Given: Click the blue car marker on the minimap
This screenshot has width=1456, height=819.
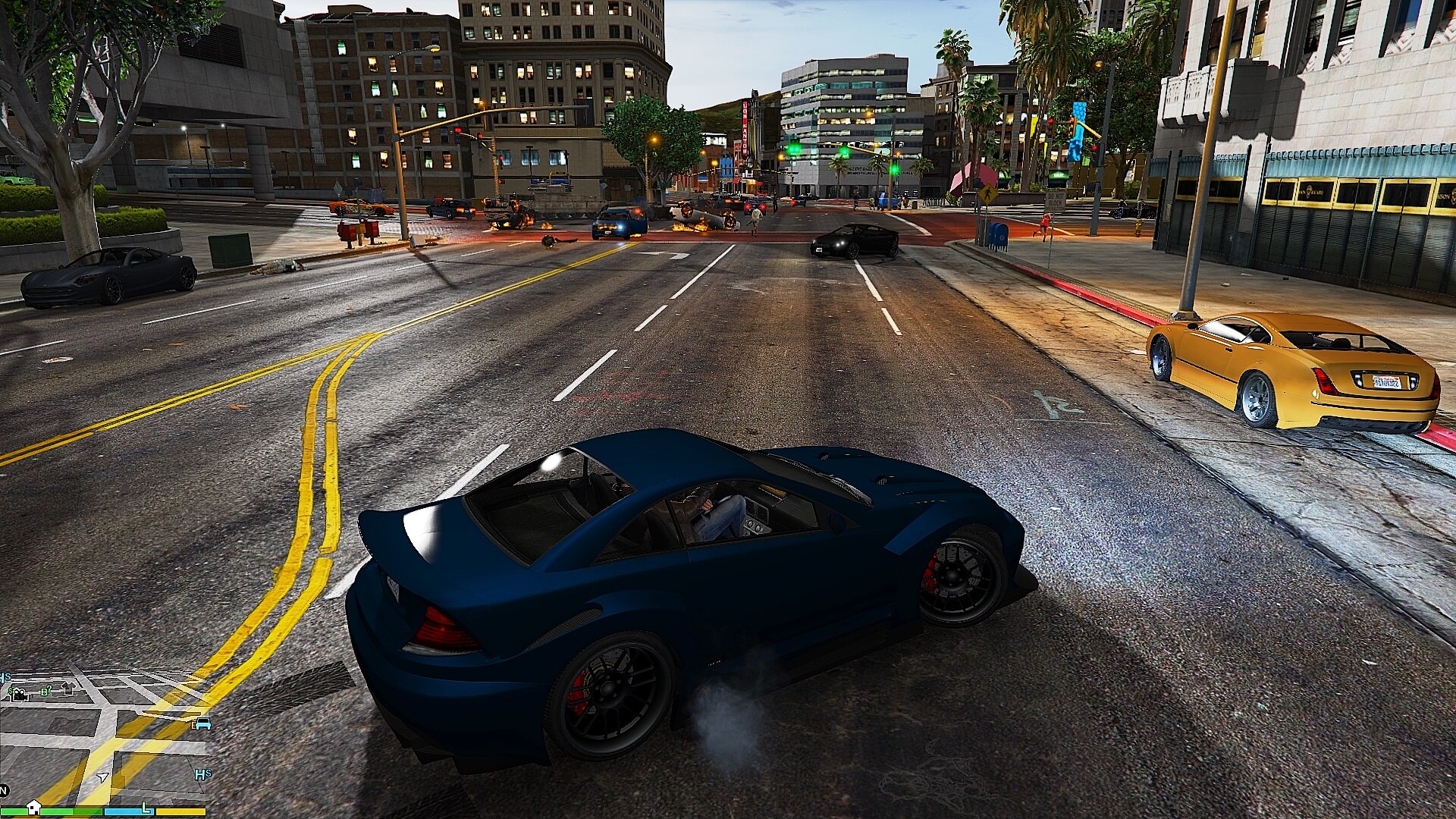Looking at the screenshot, I should click(x=202, y=723).
